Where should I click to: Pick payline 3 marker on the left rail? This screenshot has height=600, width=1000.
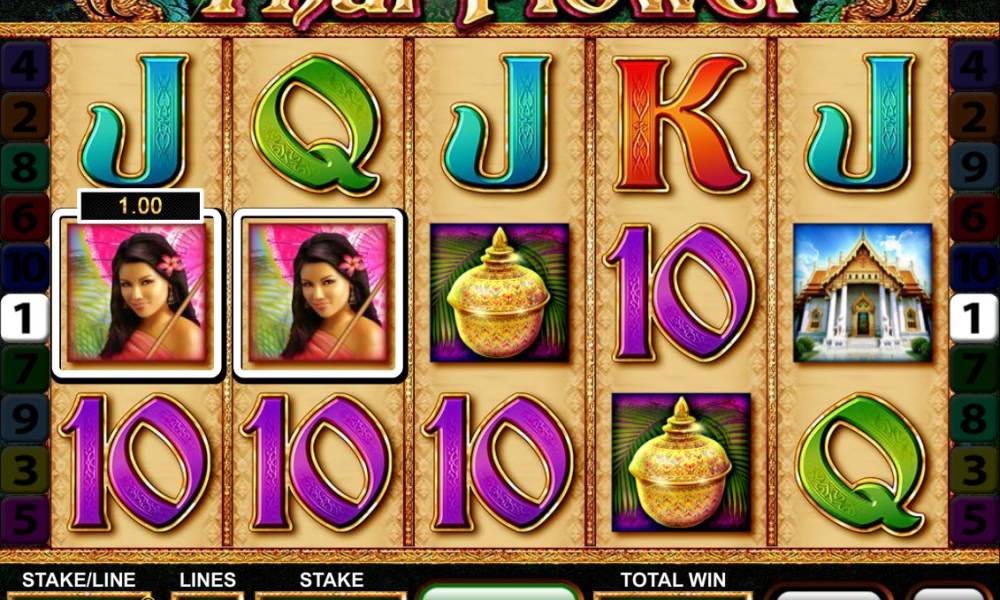(25, 467)
